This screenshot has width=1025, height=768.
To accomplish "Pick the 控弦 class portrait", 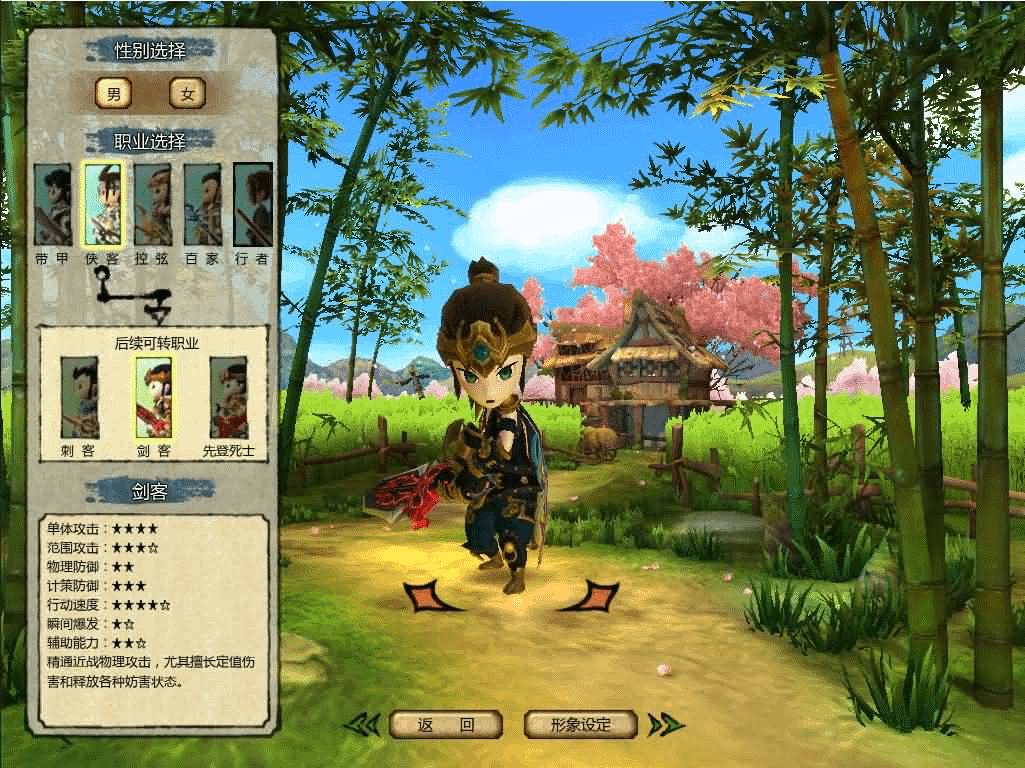I will pos(153,205).
